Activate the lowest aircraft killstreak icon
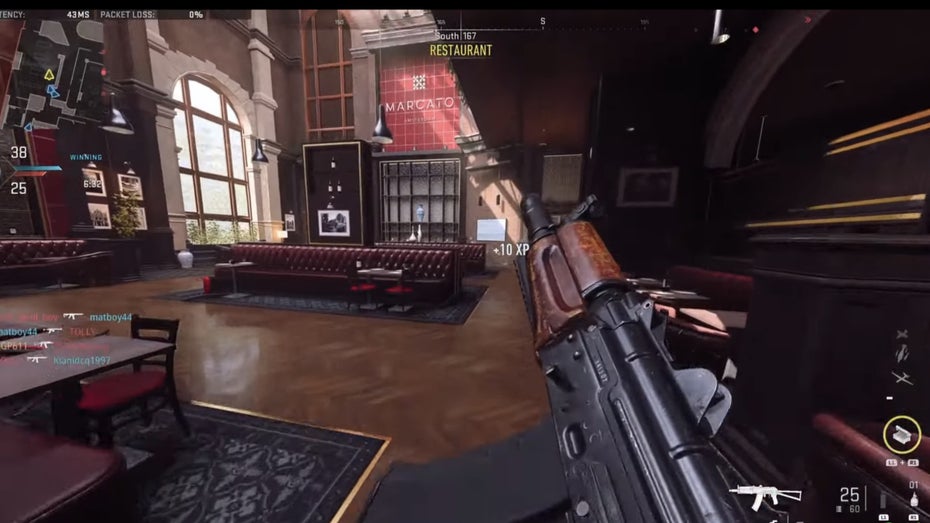Screen dimensions: 930x523 click(x=902, y=377)
